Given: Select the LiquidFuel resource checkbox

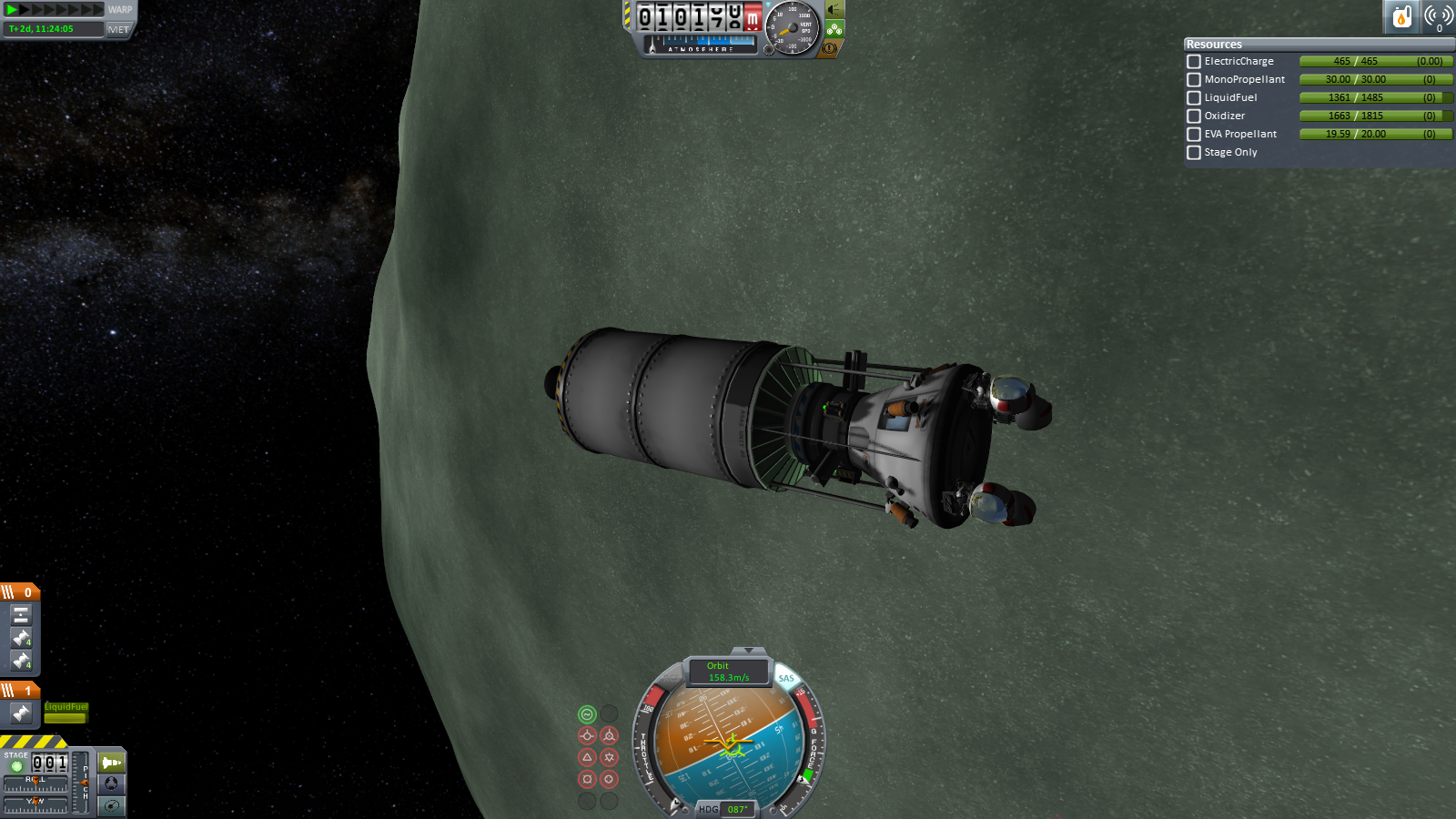Looking at the screenshot, I should 1194,98.
